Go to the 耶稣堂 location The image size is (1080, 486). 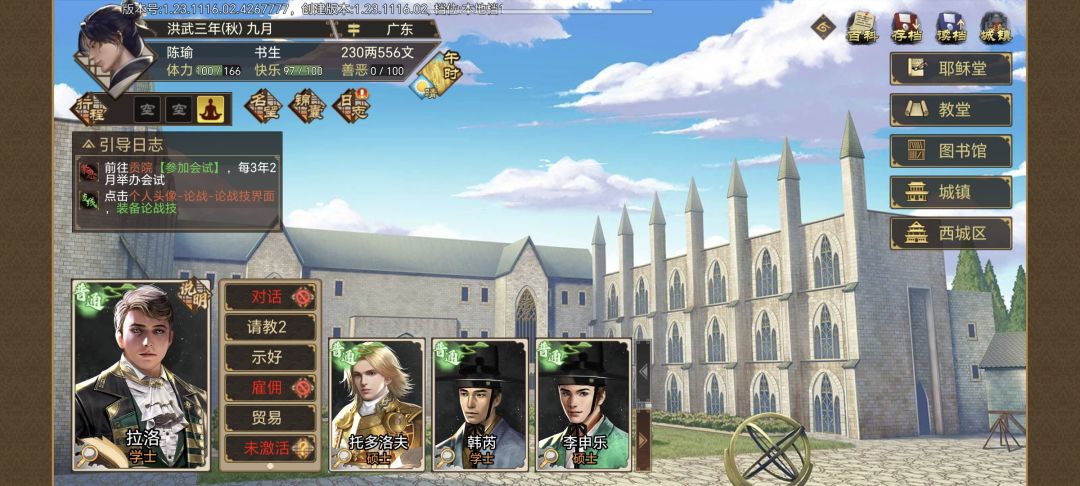950,68
